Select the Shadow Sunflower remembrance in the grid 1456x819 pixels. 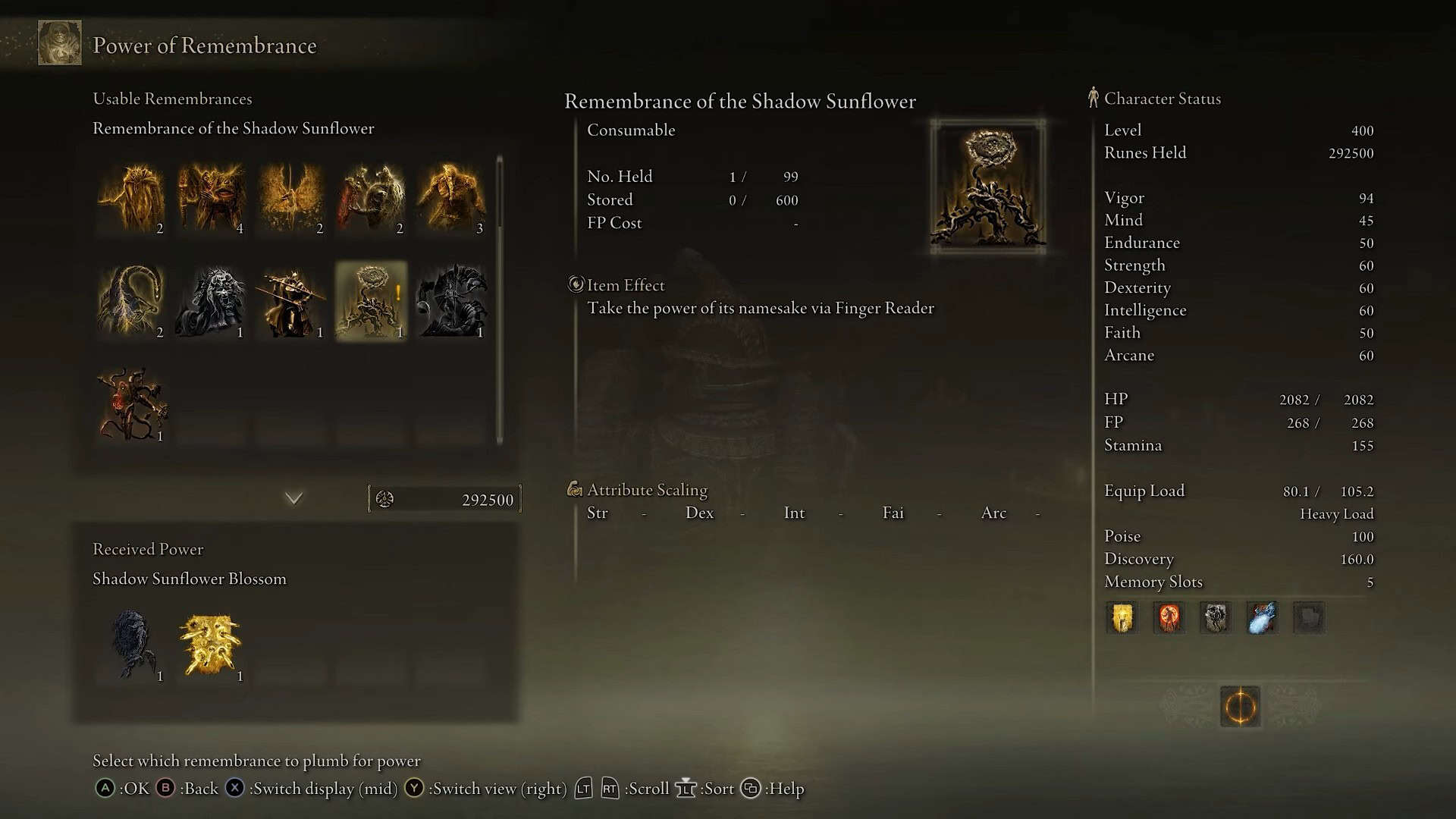(371, 301)
